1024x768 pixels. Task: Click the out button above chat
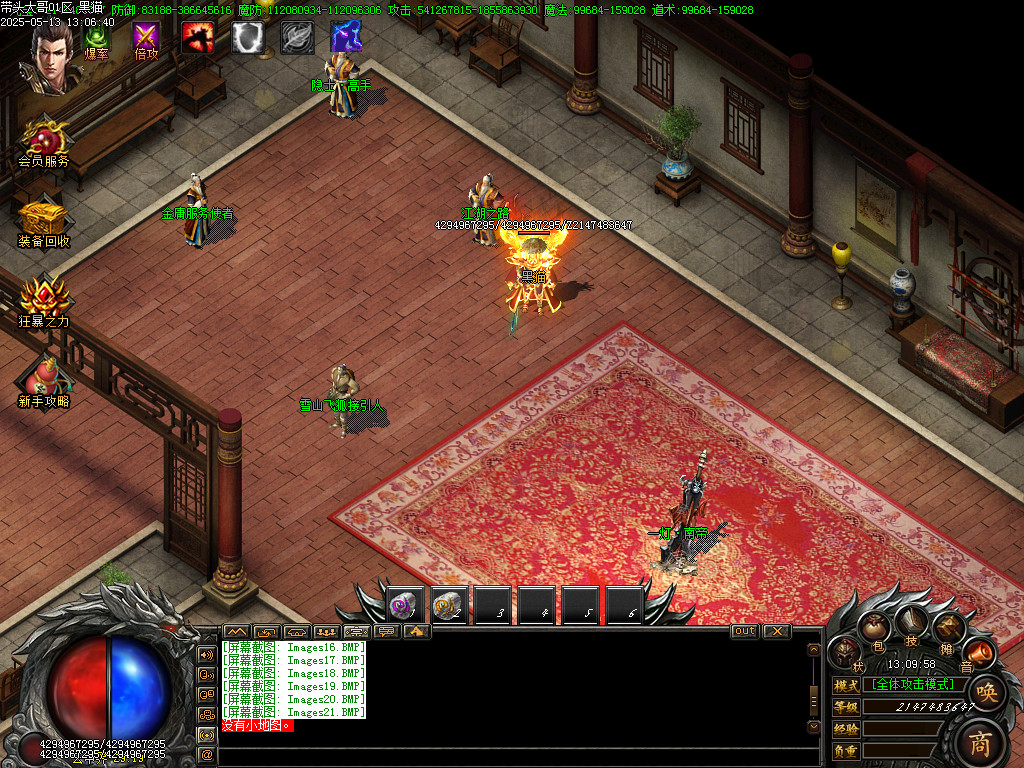click(x=745, y=631)
